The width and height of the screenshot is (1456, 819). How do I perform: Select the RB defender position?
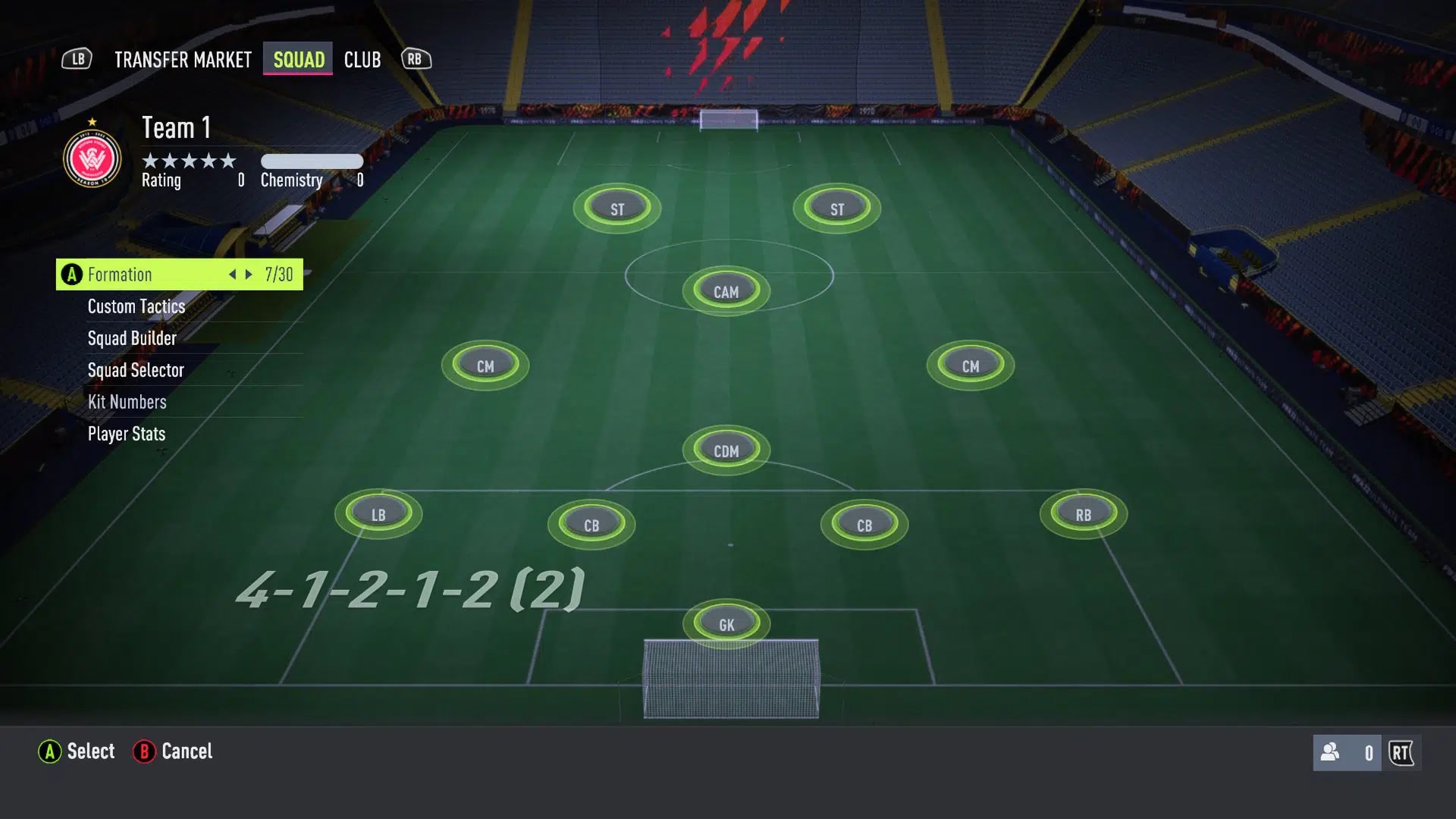1081,513
